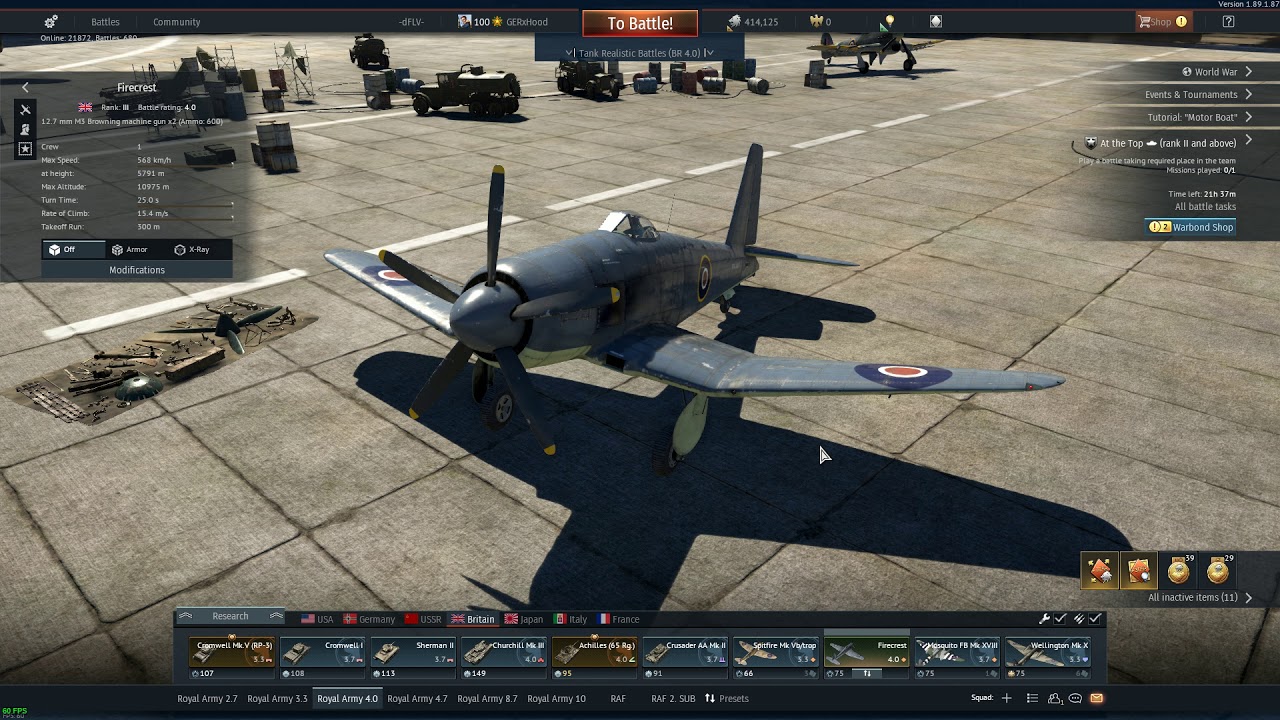Open the game mode selector dropdown

click(x=640, y=53)
